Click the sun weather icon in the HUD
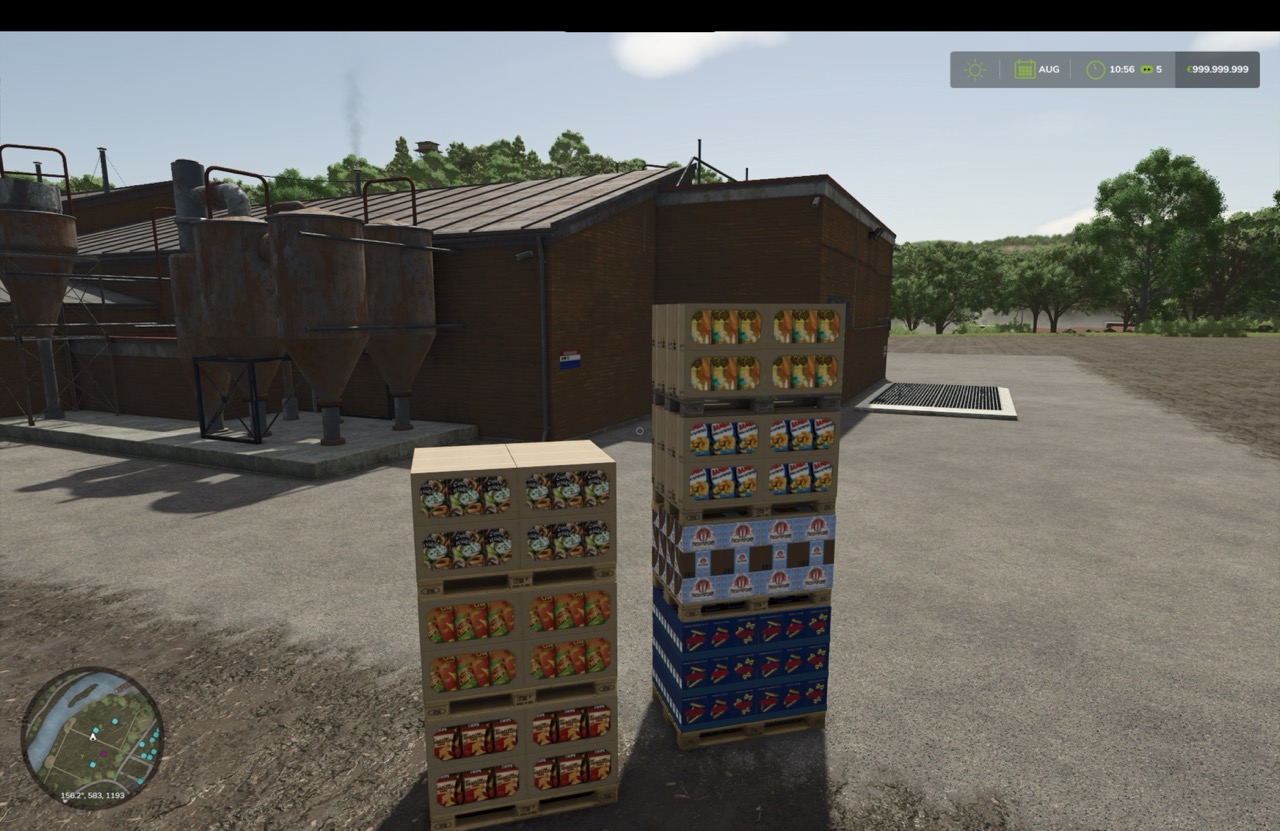Image resolution: width=1280 pixels, height=831 pixels. click(x=973, y=69)
